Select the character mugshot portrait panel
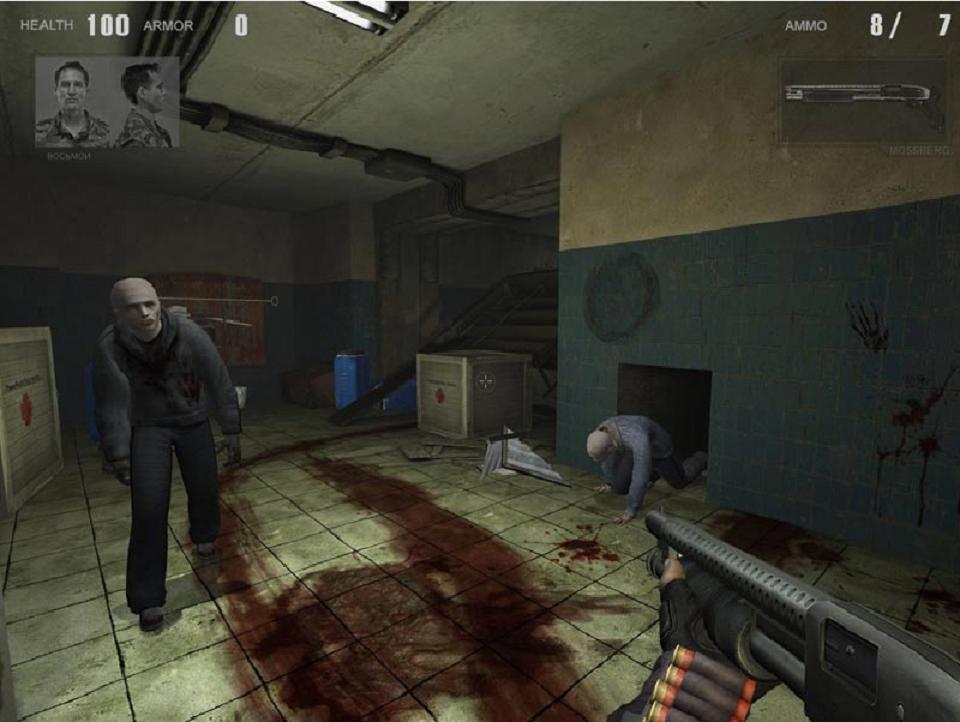Image resolution: width=960 pixels, height=722 pixels. (x=107, y=102)
